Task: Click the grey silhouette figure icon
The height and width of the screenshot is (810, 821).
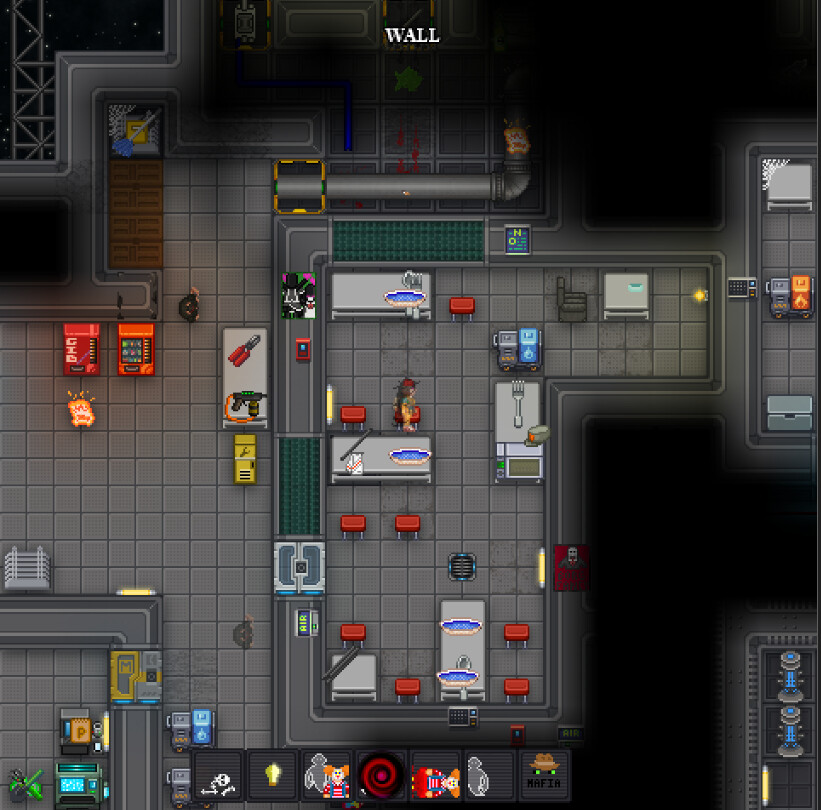Action: 489,776
